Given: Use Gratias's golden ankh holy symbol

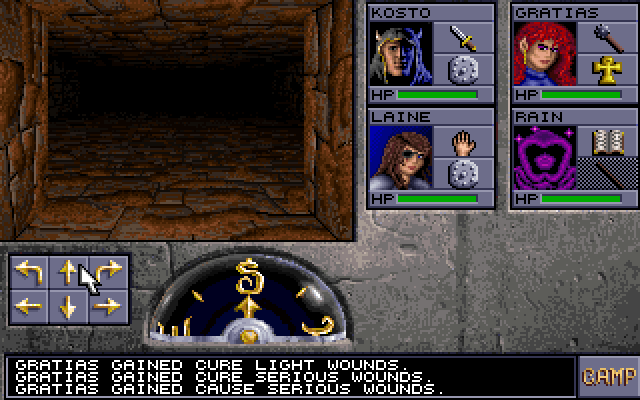Looking at the screenshot, I should [608, 70].
